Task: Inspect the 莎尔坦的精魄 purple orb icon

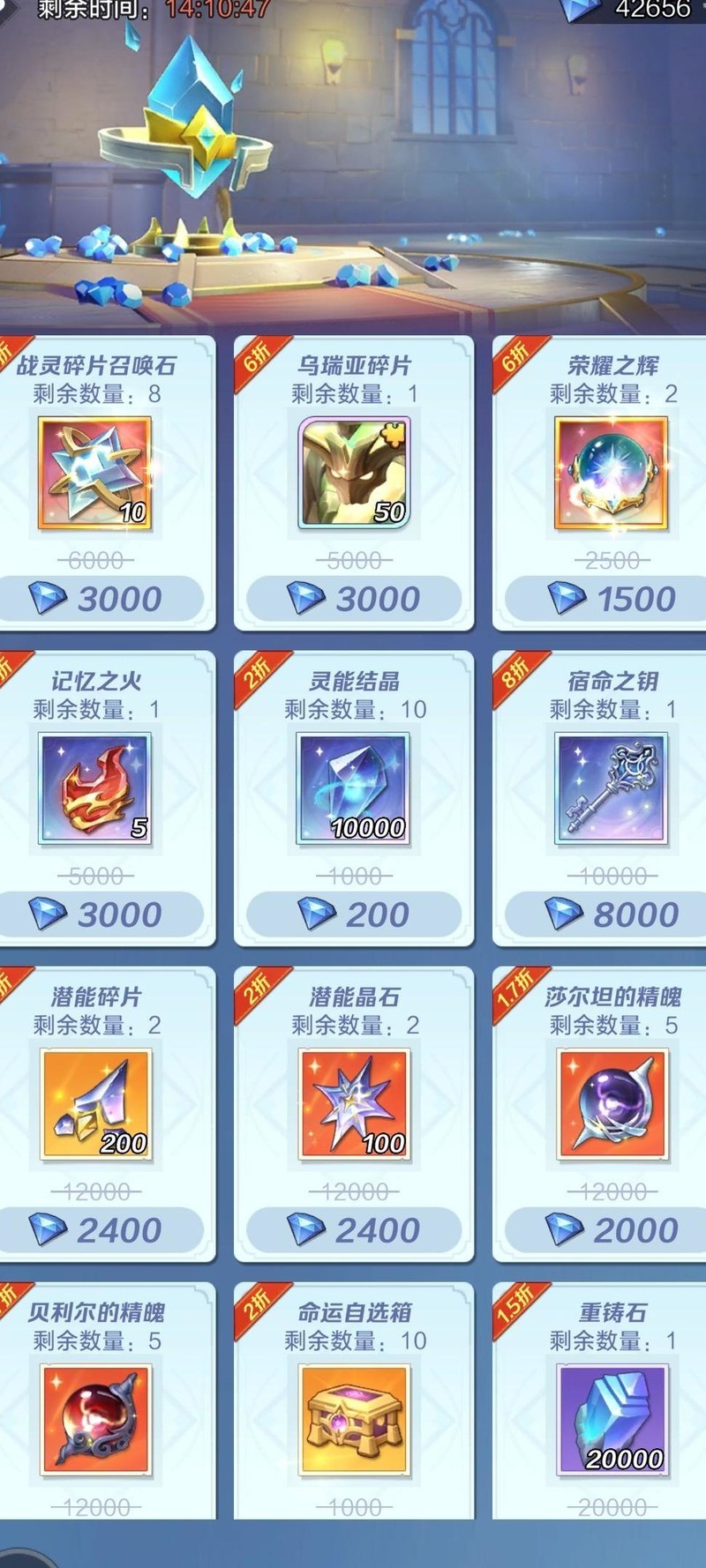Action: (x=612, y=1104)
